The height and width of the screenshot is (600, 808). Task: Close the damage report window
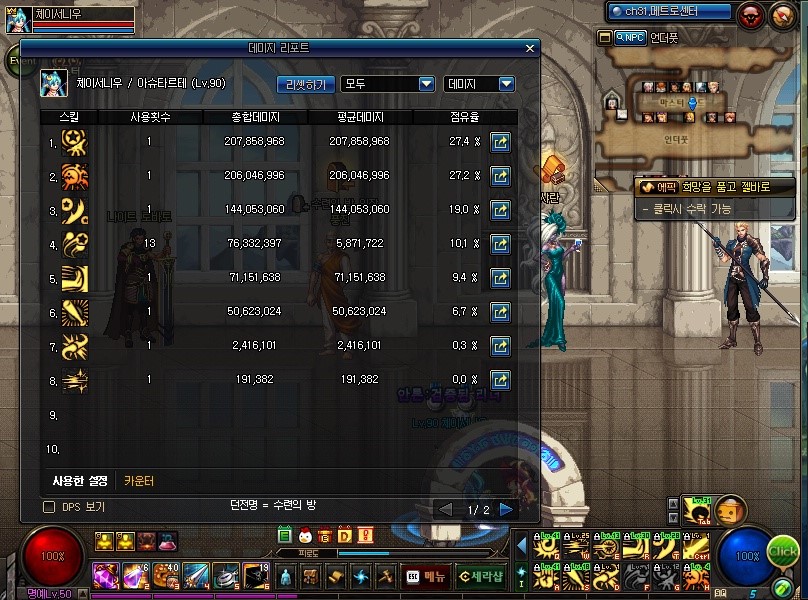(x=530, y=48)
